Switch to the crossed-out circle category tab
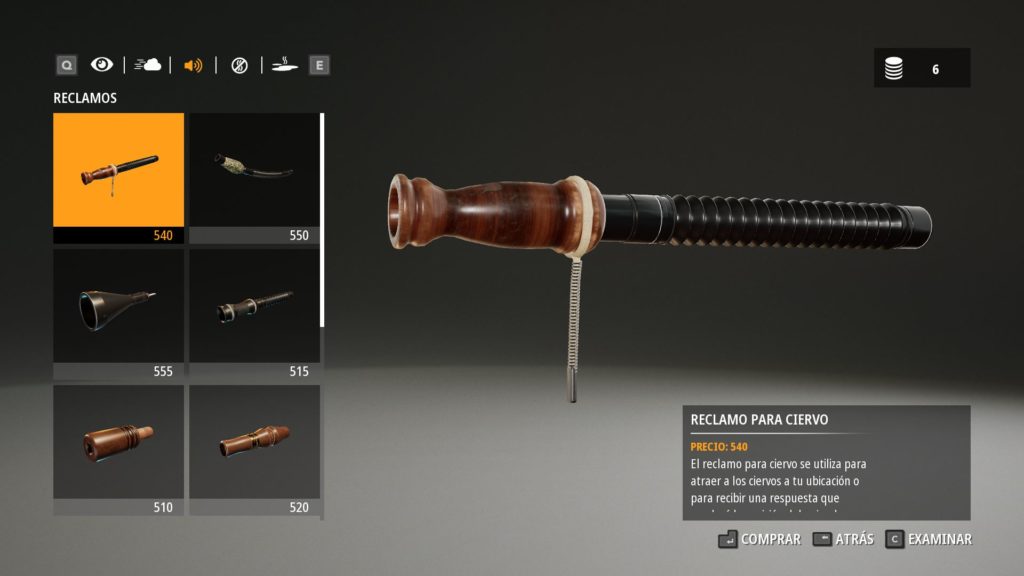The height and width of the screenshot is (576, 1024). point(239,65)
